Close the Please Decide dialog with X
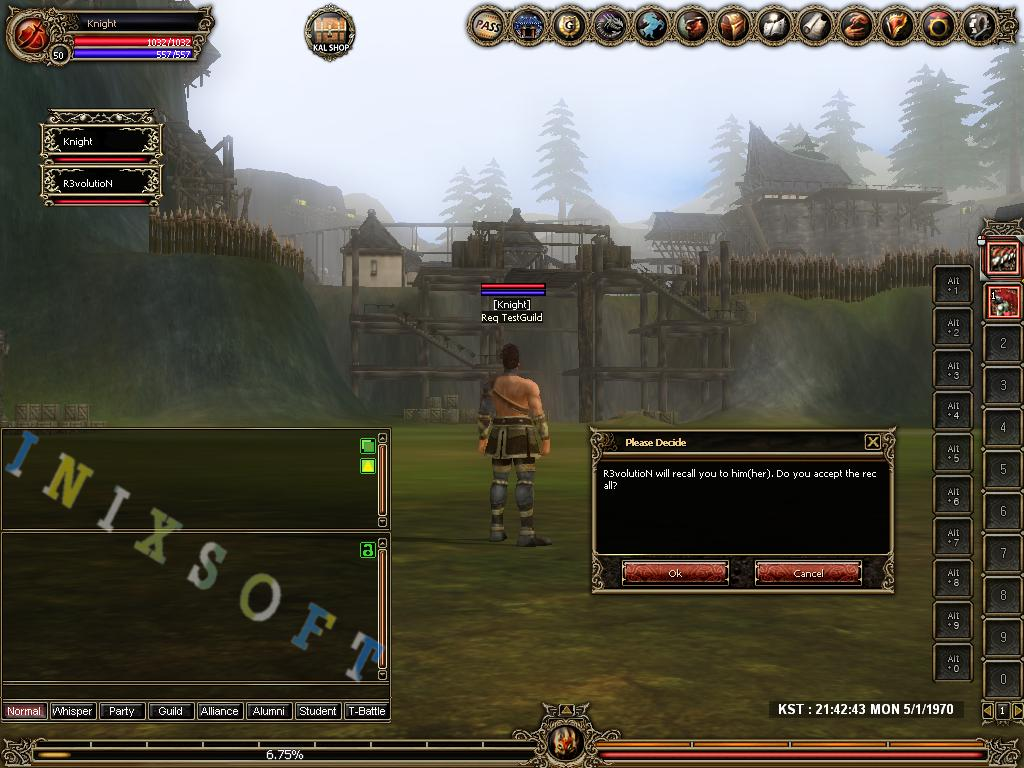Viewport: 1024px width, 768px height. pyautogui.click(x=872, y=442)
